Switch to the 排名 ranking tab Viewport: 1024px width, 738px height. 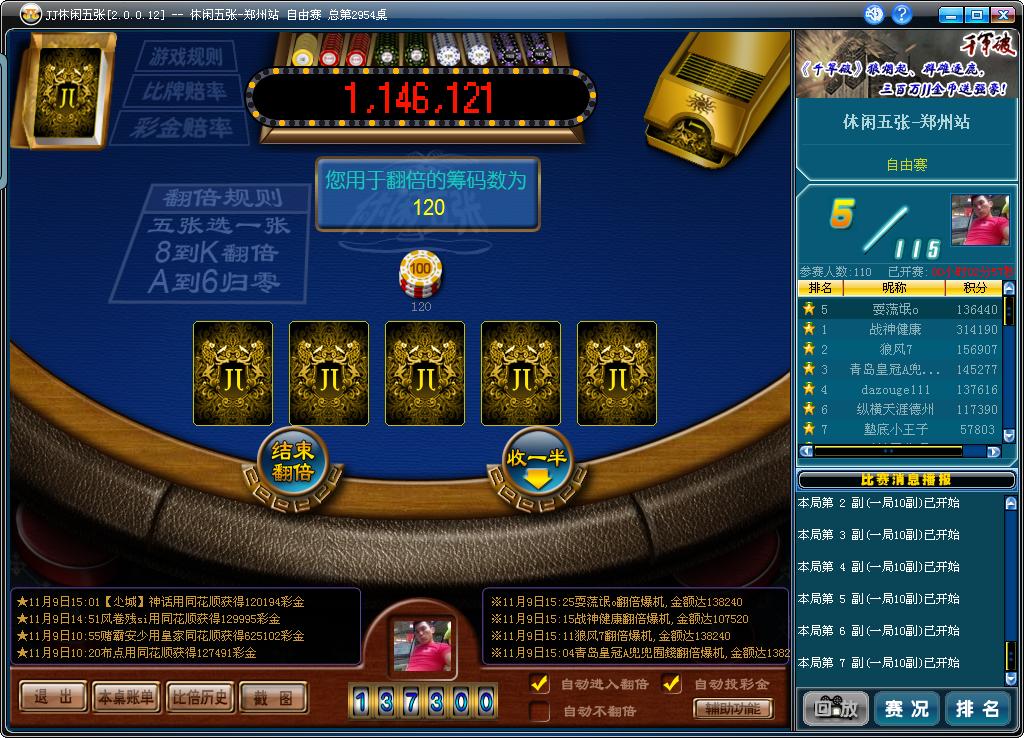(x=978, y=708)
